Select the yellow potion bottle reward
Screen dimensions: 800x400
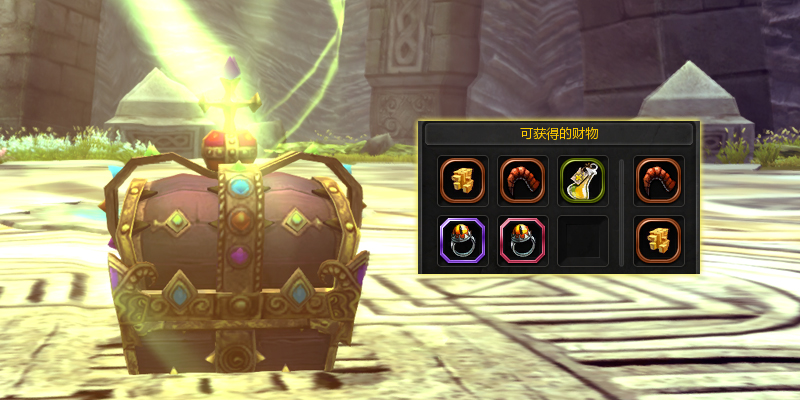(x=583, y=181)
